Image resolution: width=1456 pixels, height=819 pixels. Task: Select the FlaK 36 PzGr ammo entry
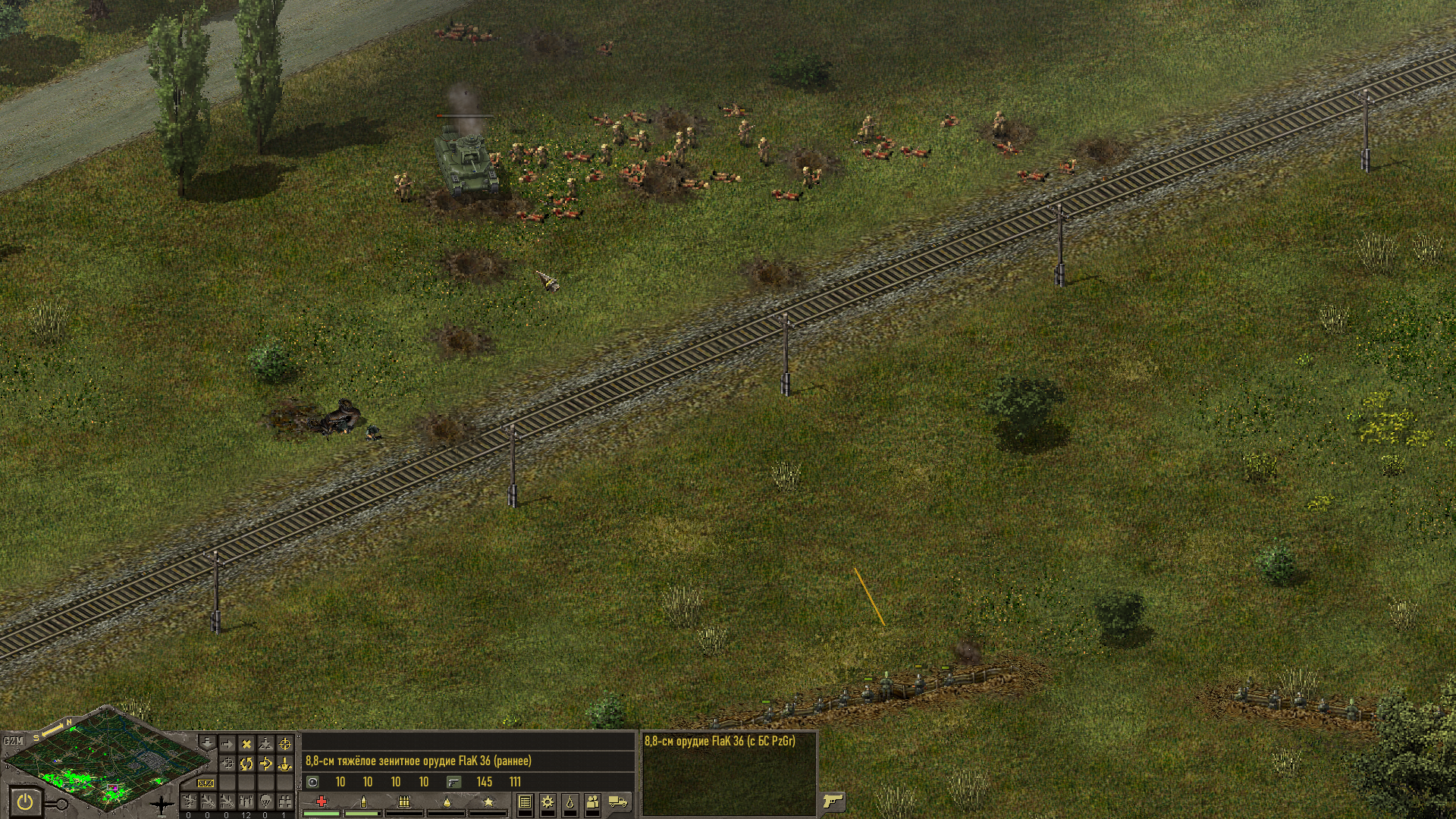pos(720,741)
